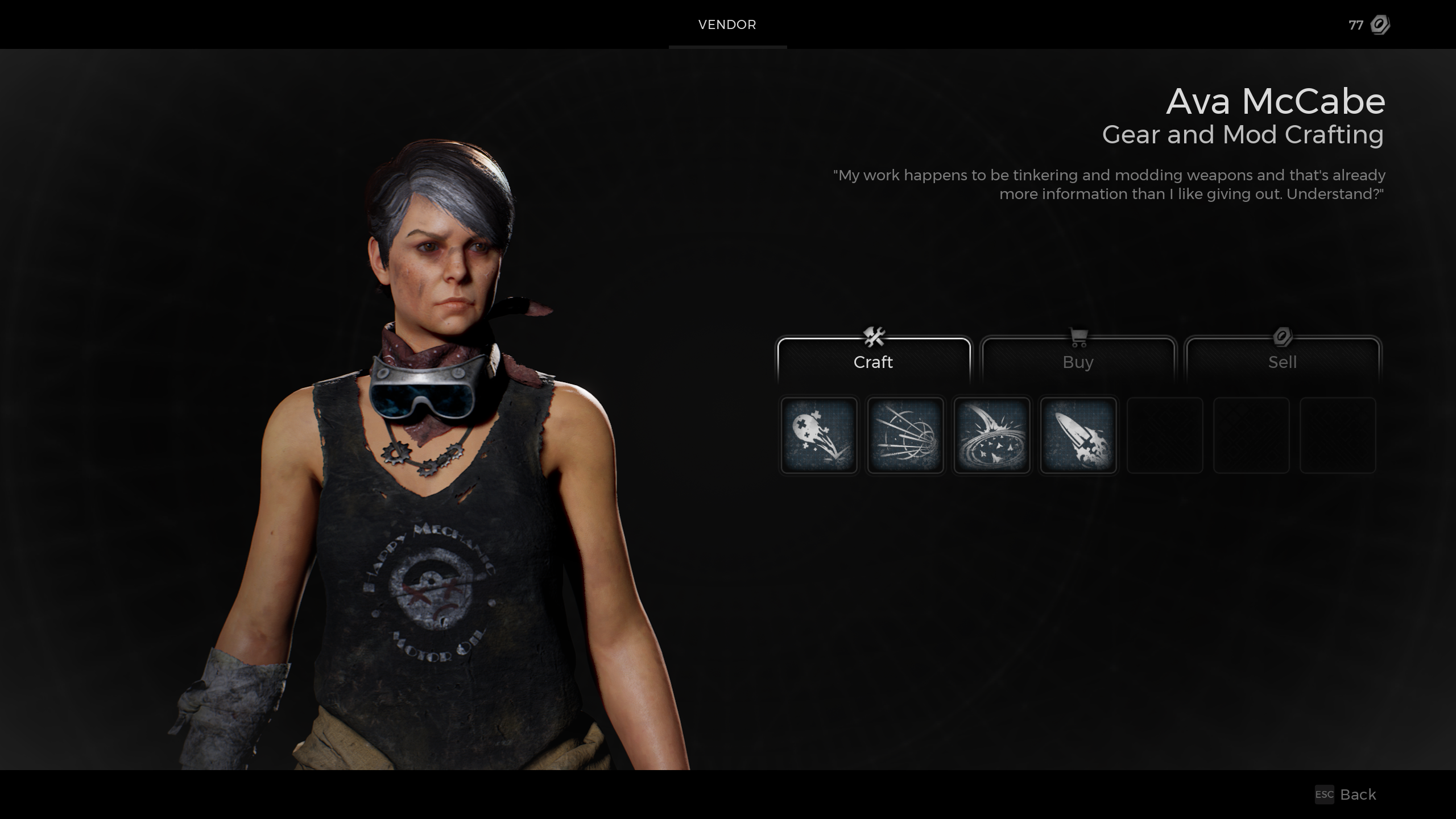Select the Craft tab
Screen dimensions: 1456x819
(x=873, y=361)
